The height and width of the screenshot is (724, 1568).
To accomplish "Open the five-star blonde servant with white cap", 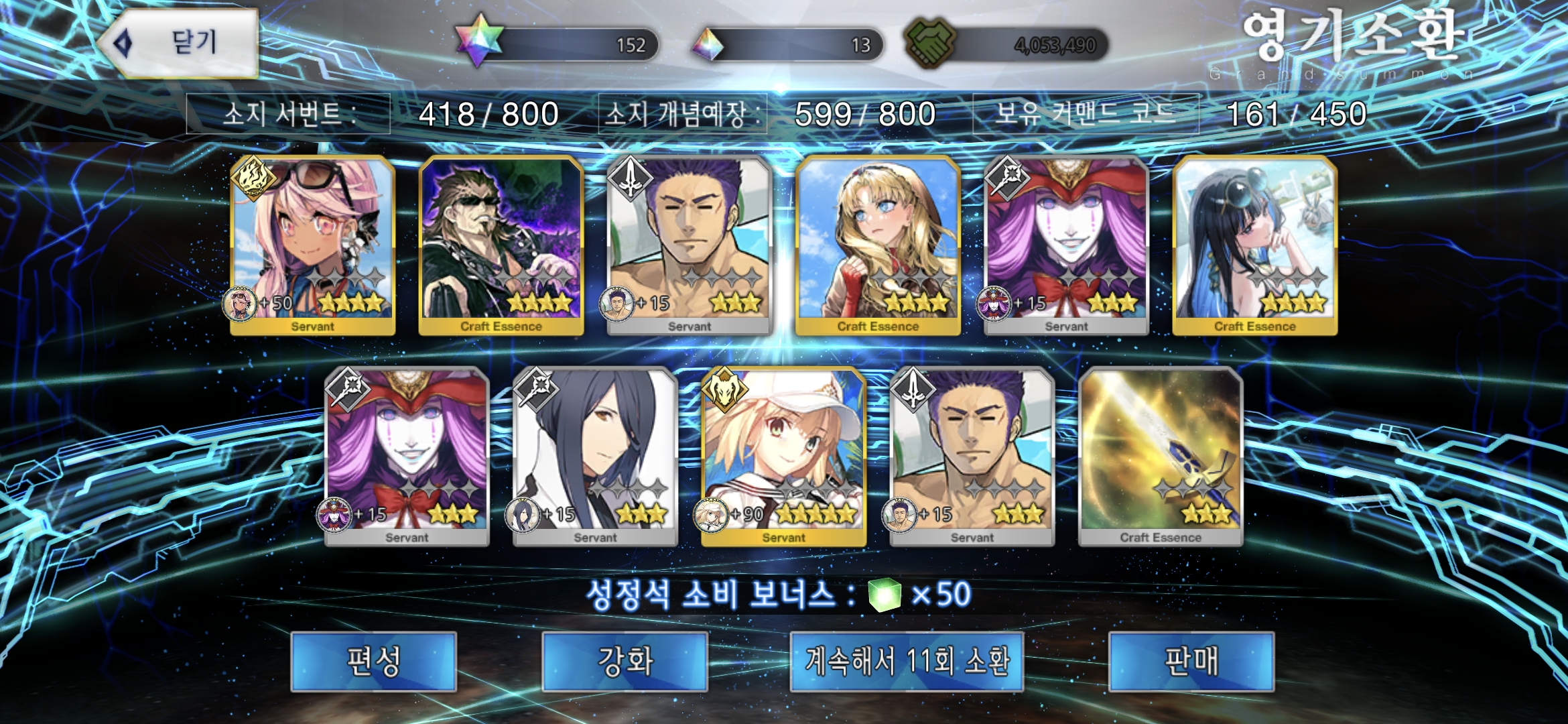I will [x=783, y=456].
